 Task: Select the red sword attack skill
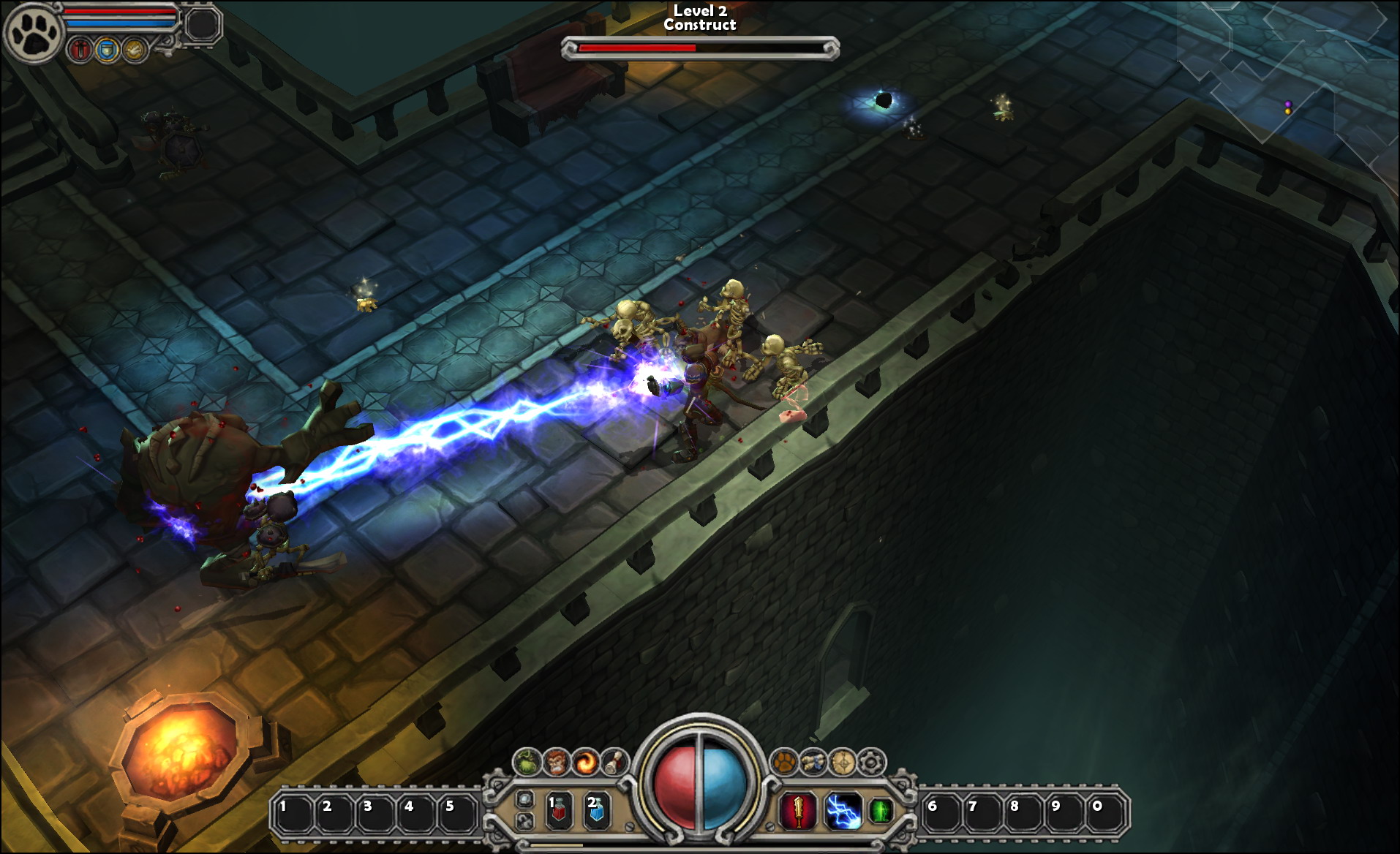(798, 812)
